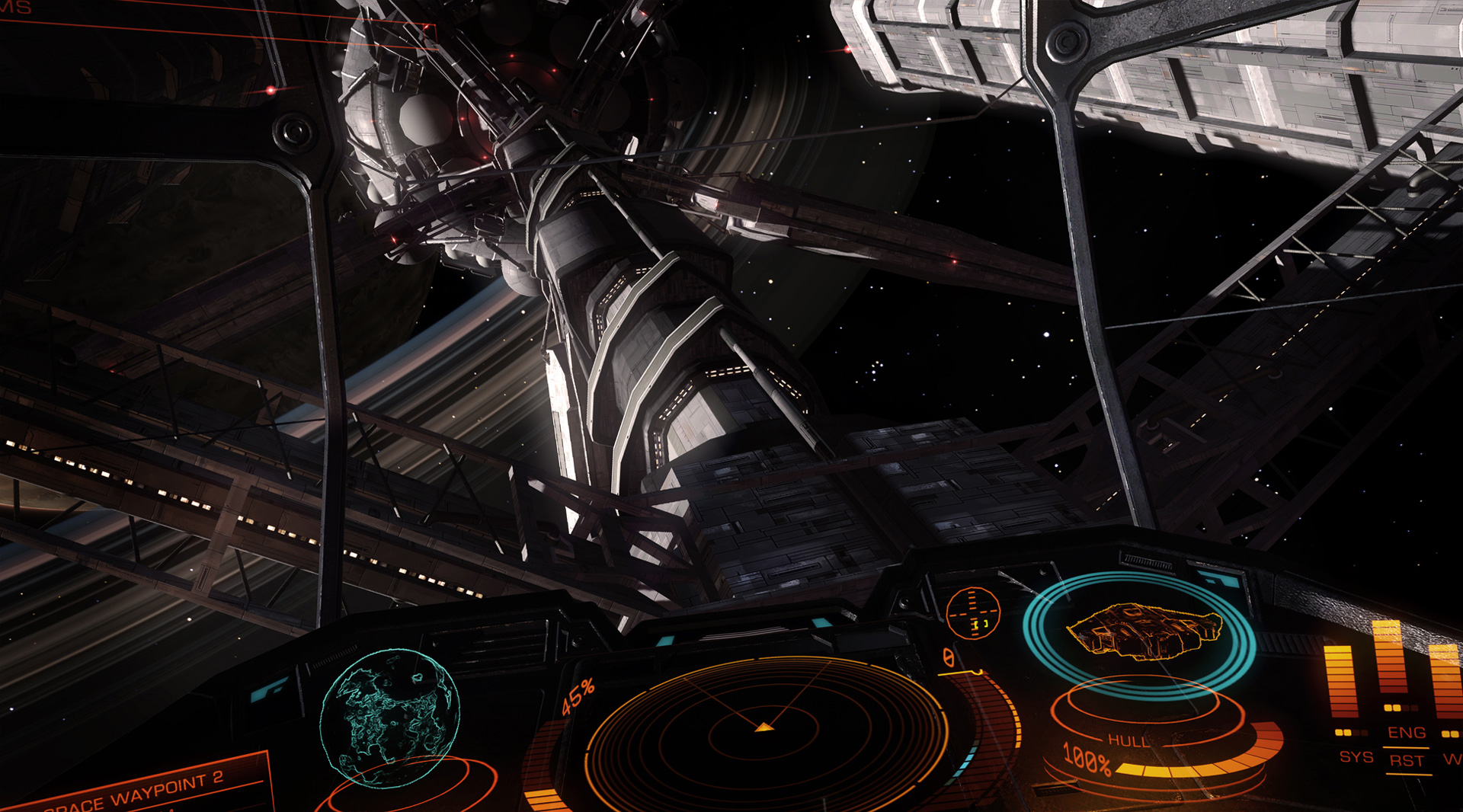Click the small orange navigation compass
The width and height of the screenshot is (1463, 812).
pos(973,612)
